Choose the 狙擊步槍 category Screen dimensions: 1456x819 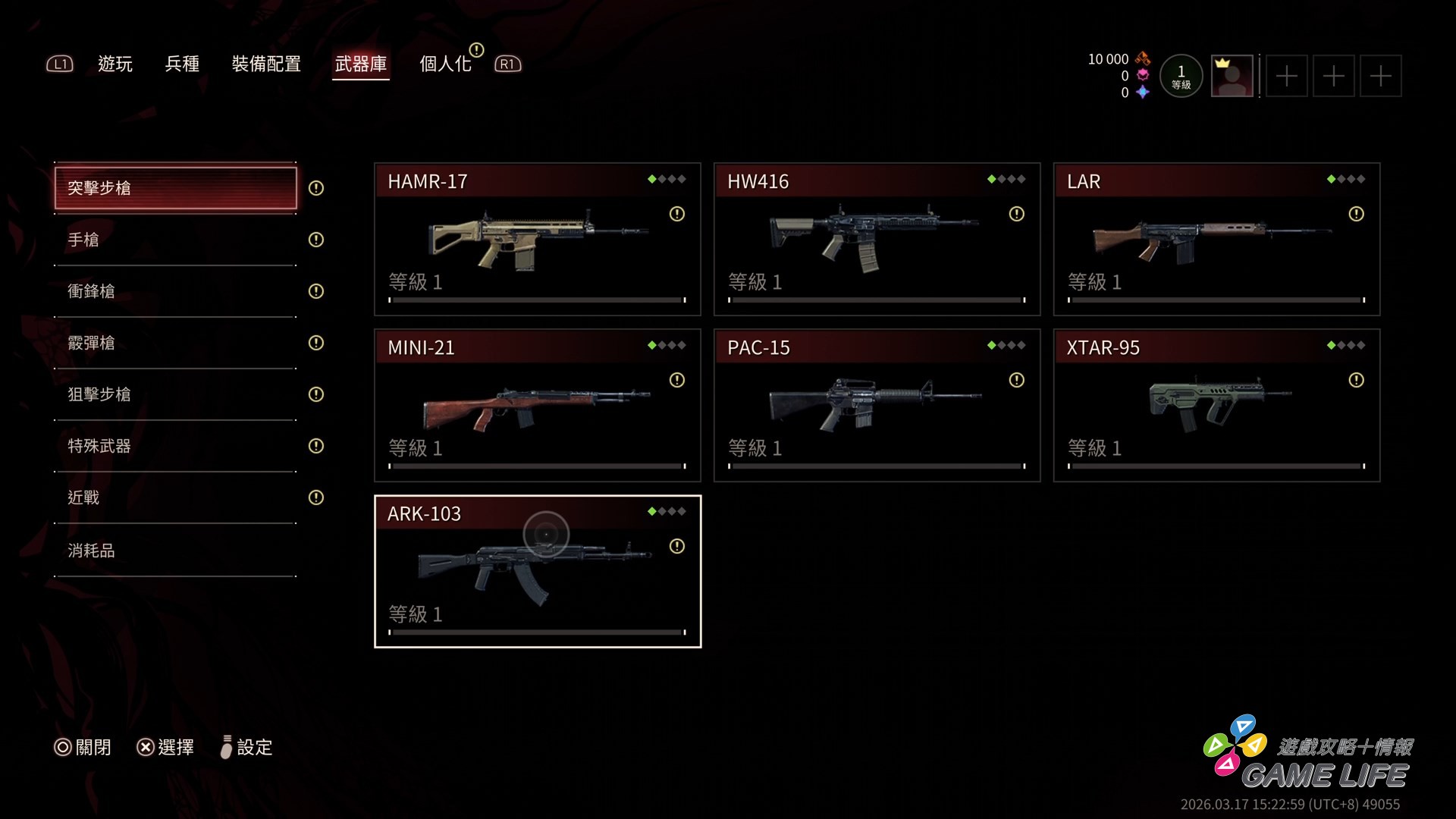[175, 394]
